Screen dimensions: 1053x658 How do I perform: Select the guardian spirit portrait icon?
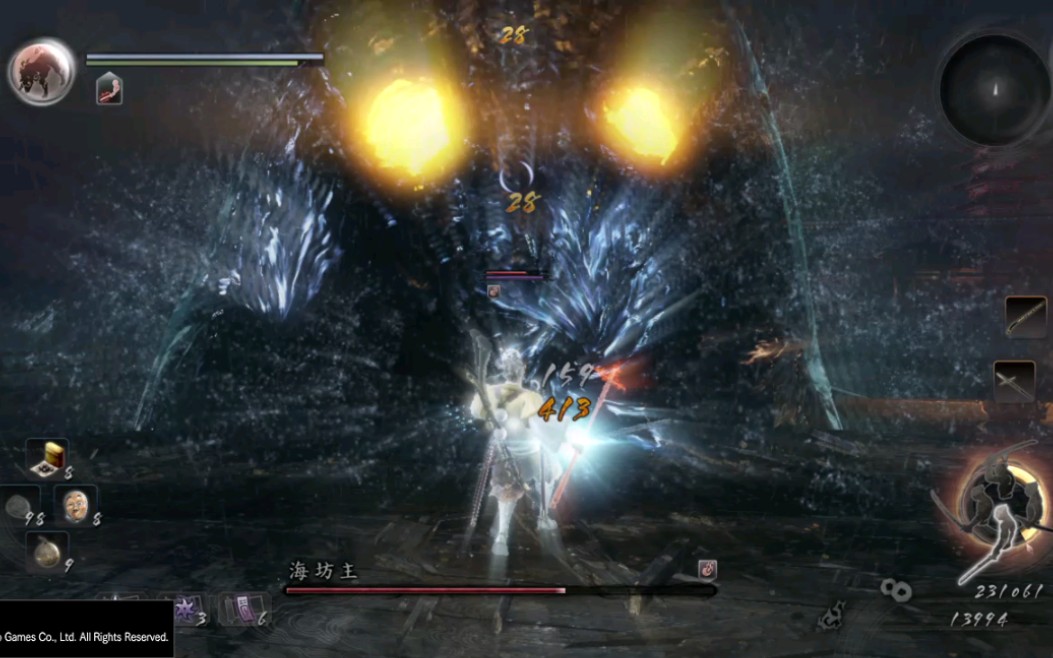pyautogui.click(x=42, y=70)
